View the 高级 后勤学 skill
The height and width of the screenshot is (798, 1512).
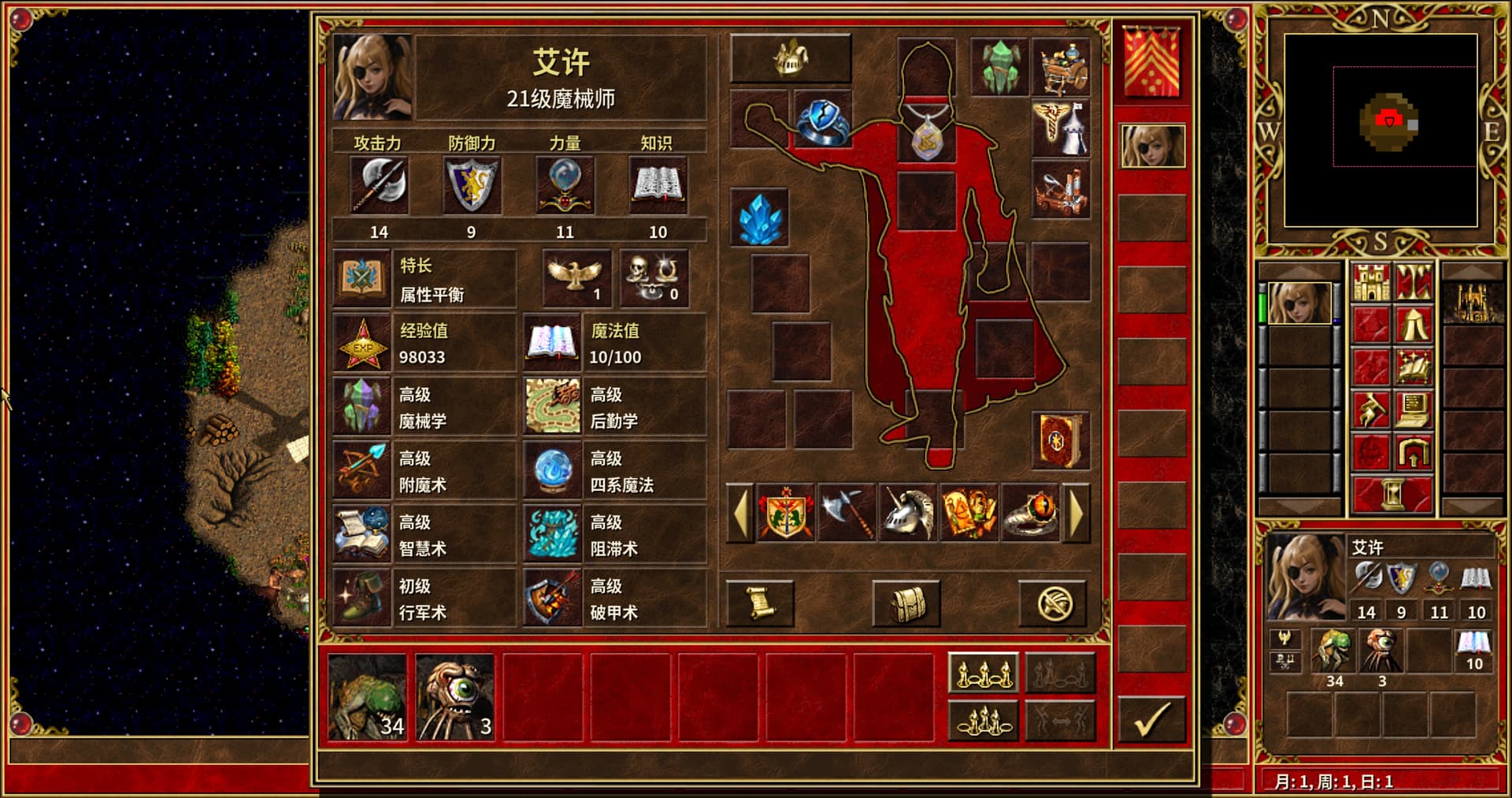(615, 407)
